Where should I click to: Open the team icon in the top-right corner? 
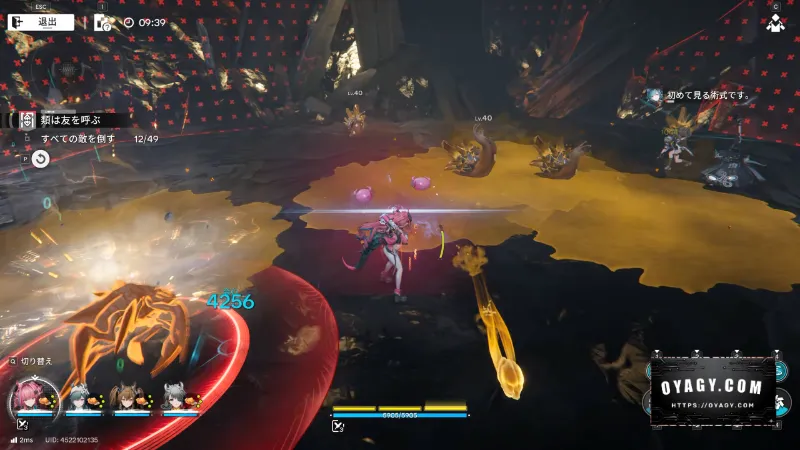[774, 24]
